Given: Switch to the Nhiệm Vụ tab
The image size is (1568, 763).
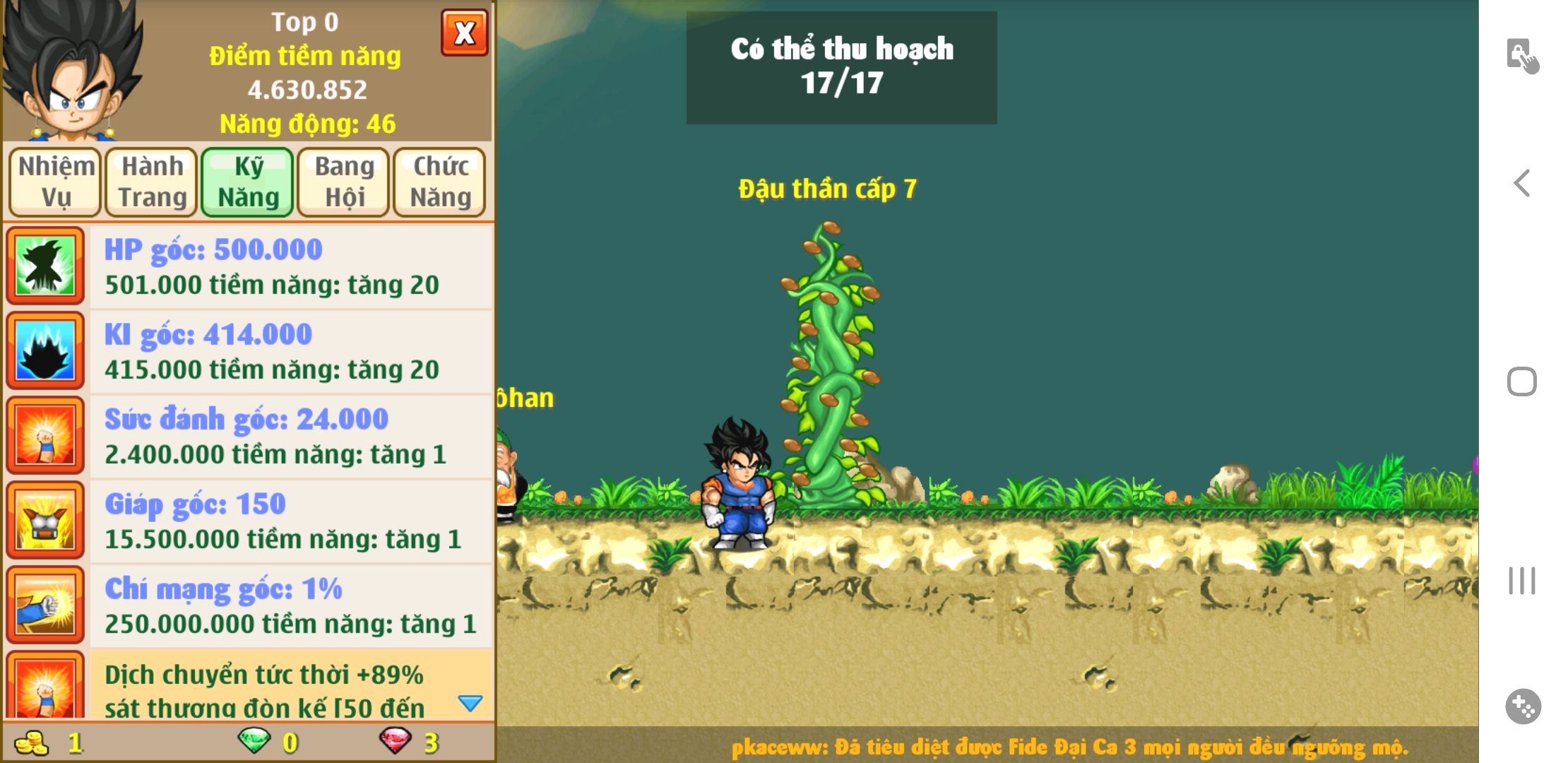Looking at the screenshot, I should pos(55,182).
